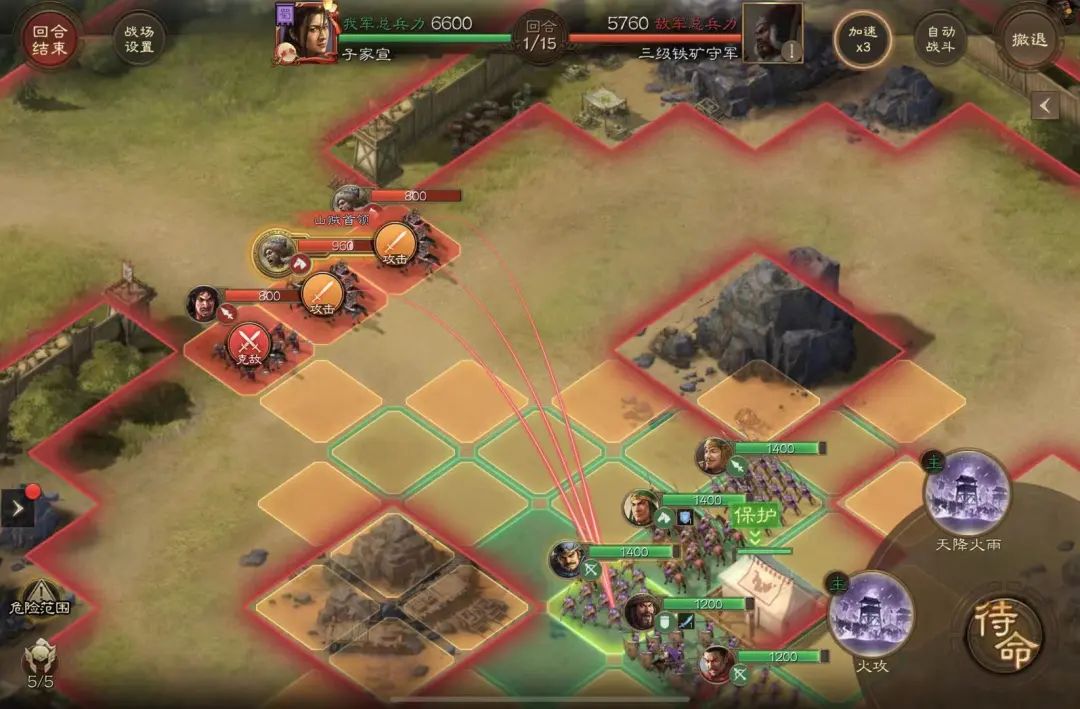View enemy commander portrait at top
The height and width of the screenshot is (709, 1080).
pos(771,32)
